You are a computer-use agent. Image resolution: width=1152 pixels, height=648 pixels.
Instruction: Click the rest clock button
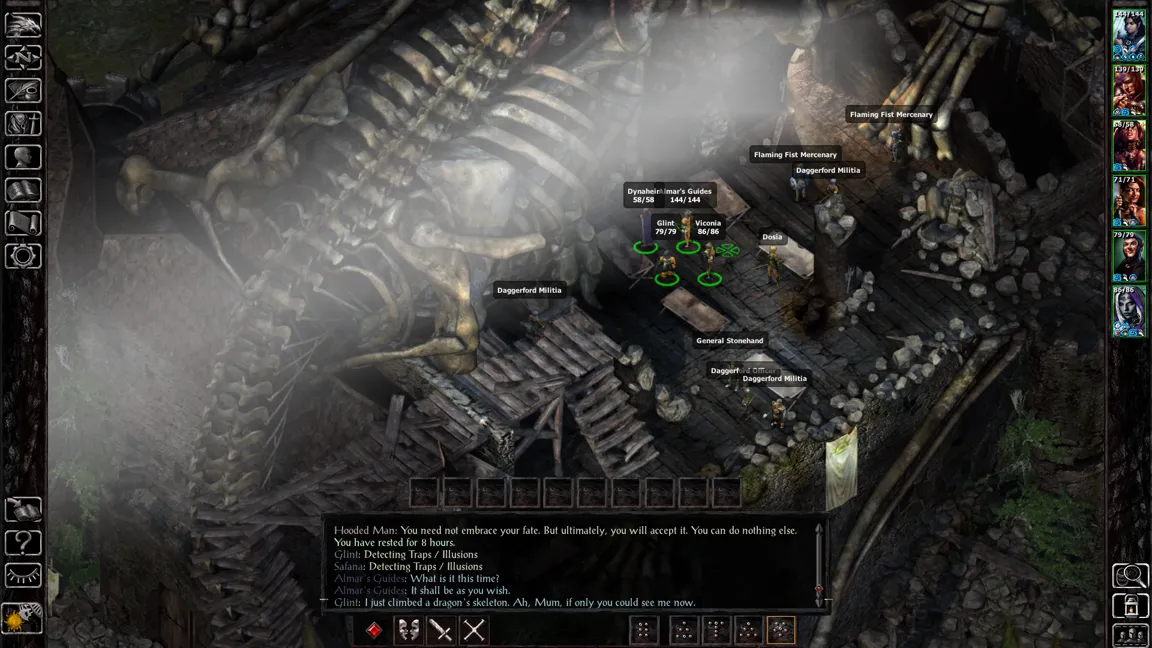[x=23, y=618]
